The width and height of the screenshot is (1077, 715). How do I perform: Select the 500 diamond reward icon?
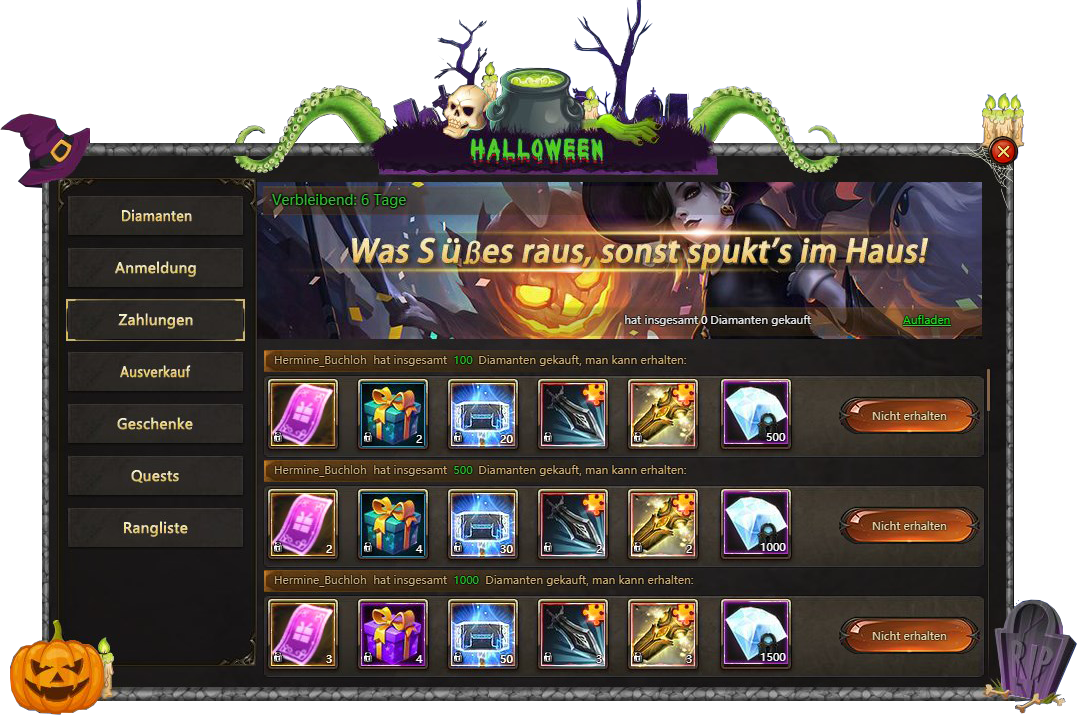tap(755, 414)
